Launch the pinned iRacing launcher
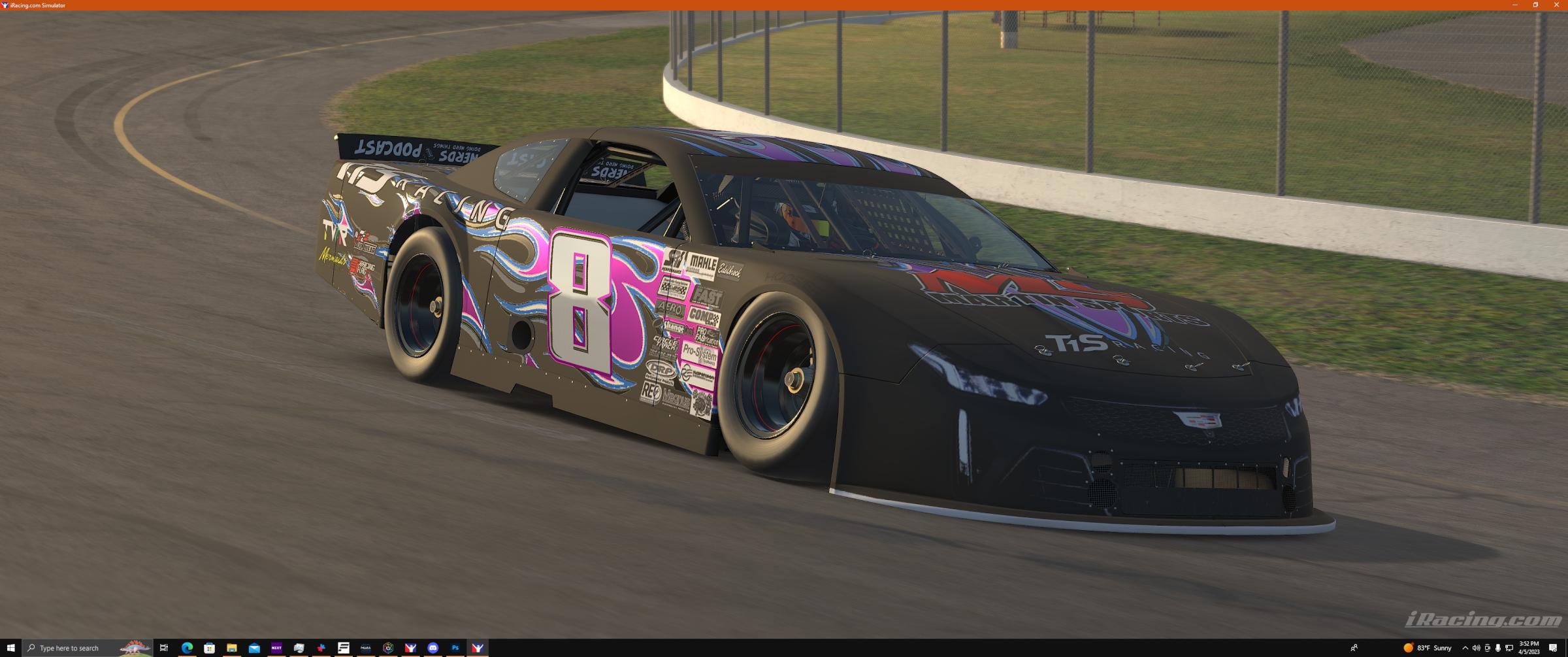 pyautogui.click(x=410, y=648)
